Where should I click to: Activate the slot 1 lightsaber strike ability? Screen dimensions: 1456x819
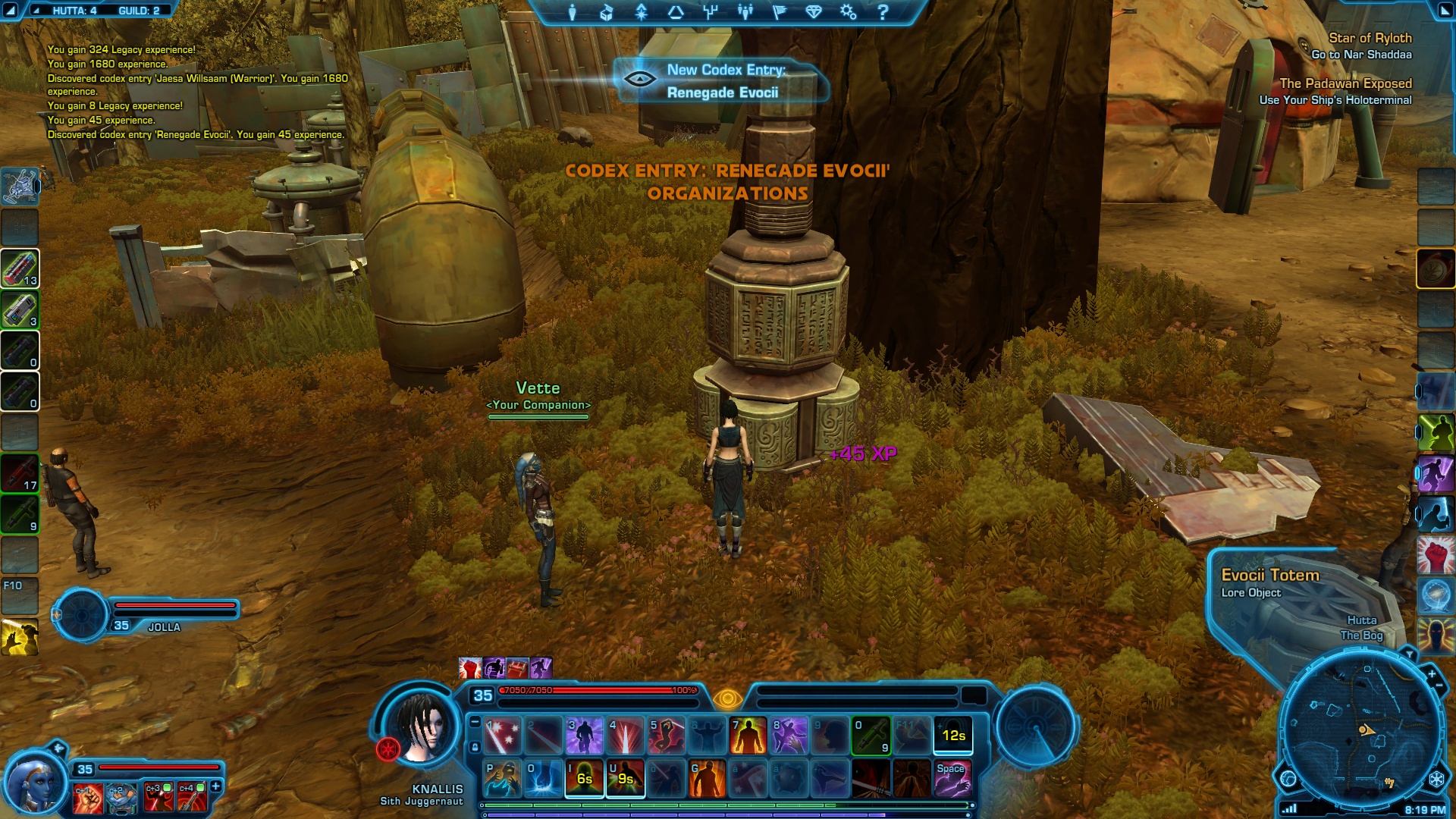point(503,736)
